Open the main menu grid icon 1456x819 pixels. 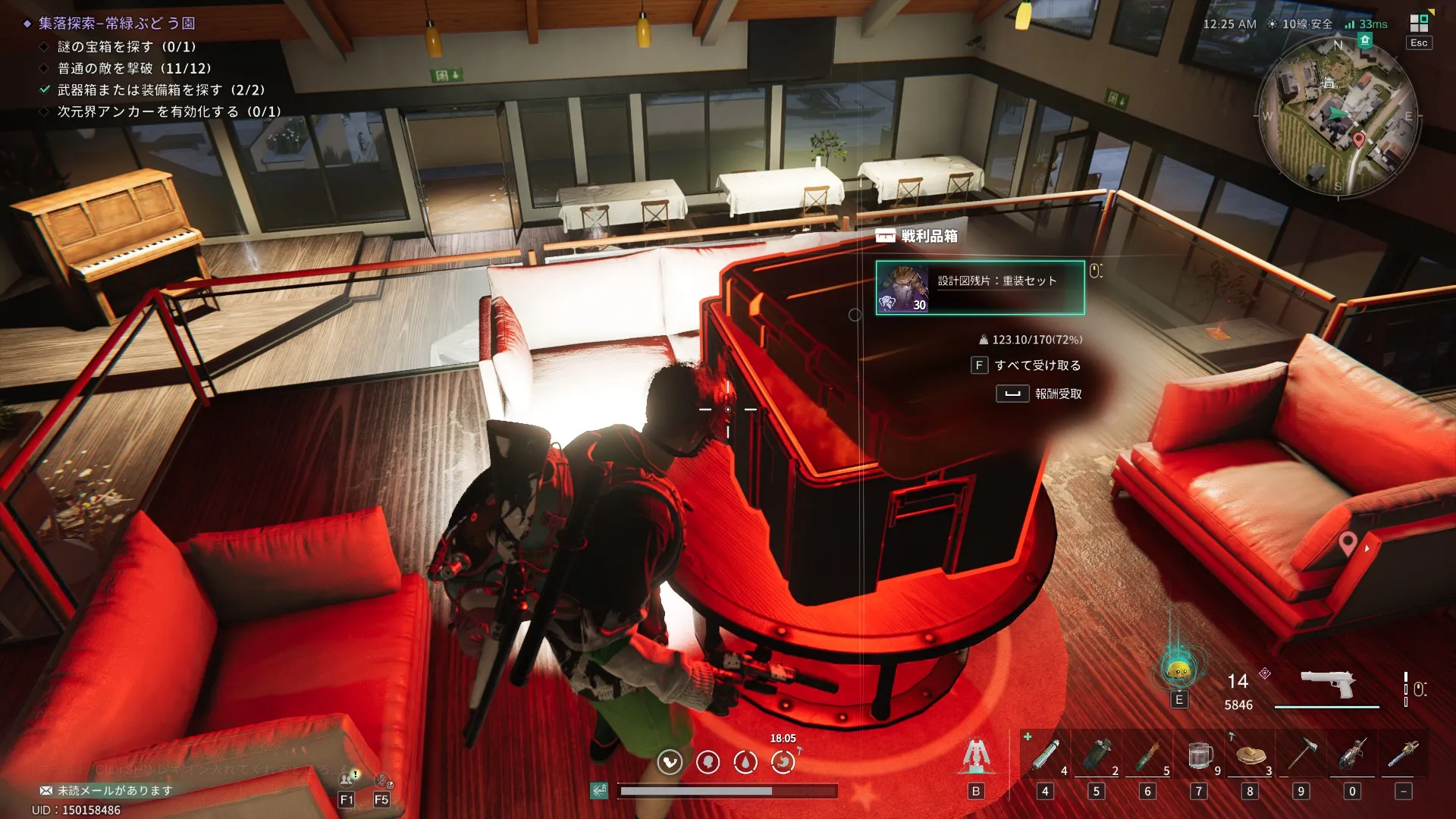pos(1419,23)
